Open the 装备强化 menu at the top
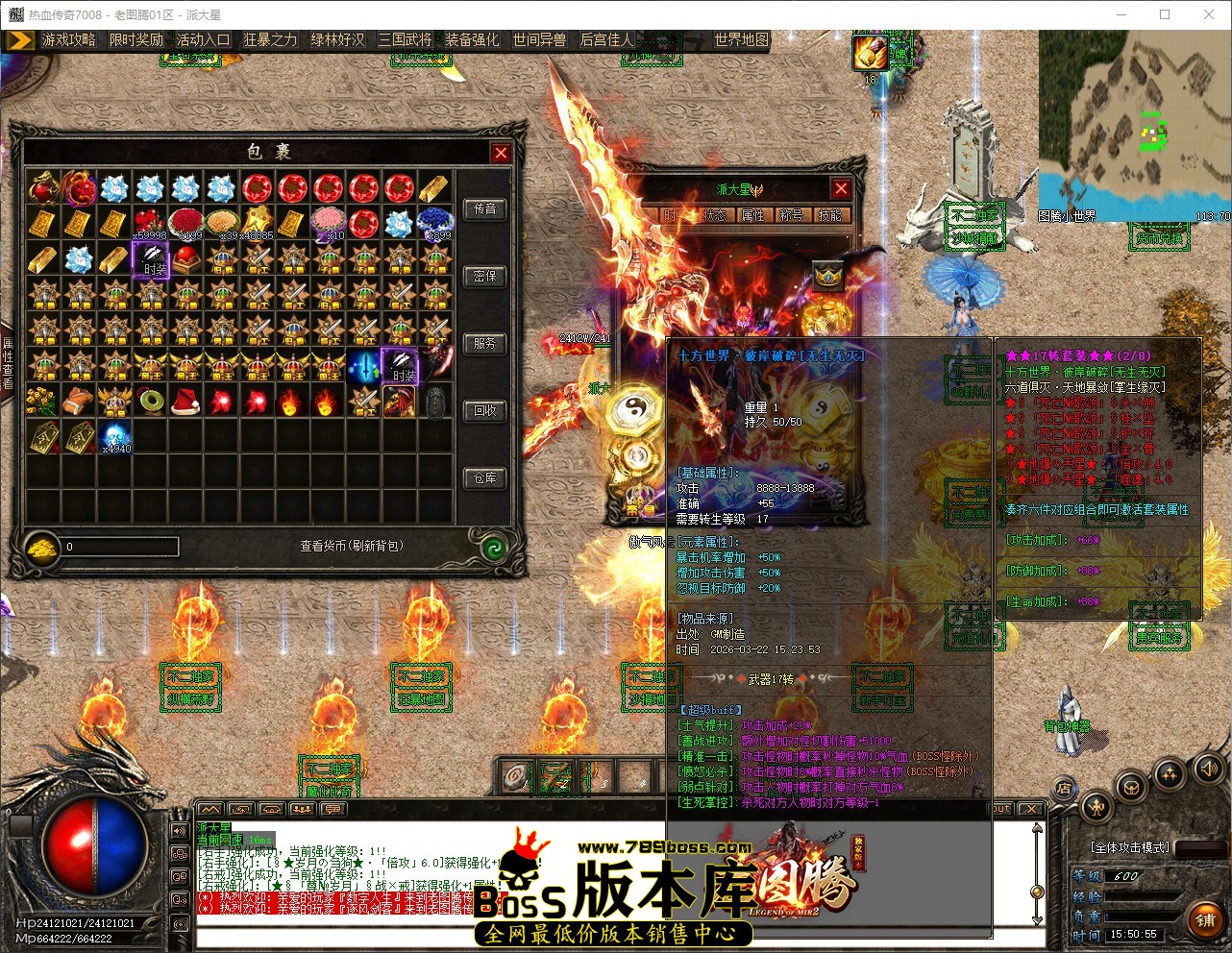This screenshot has height=953, width=1232. pyautogui.click(x=471, y=40)
